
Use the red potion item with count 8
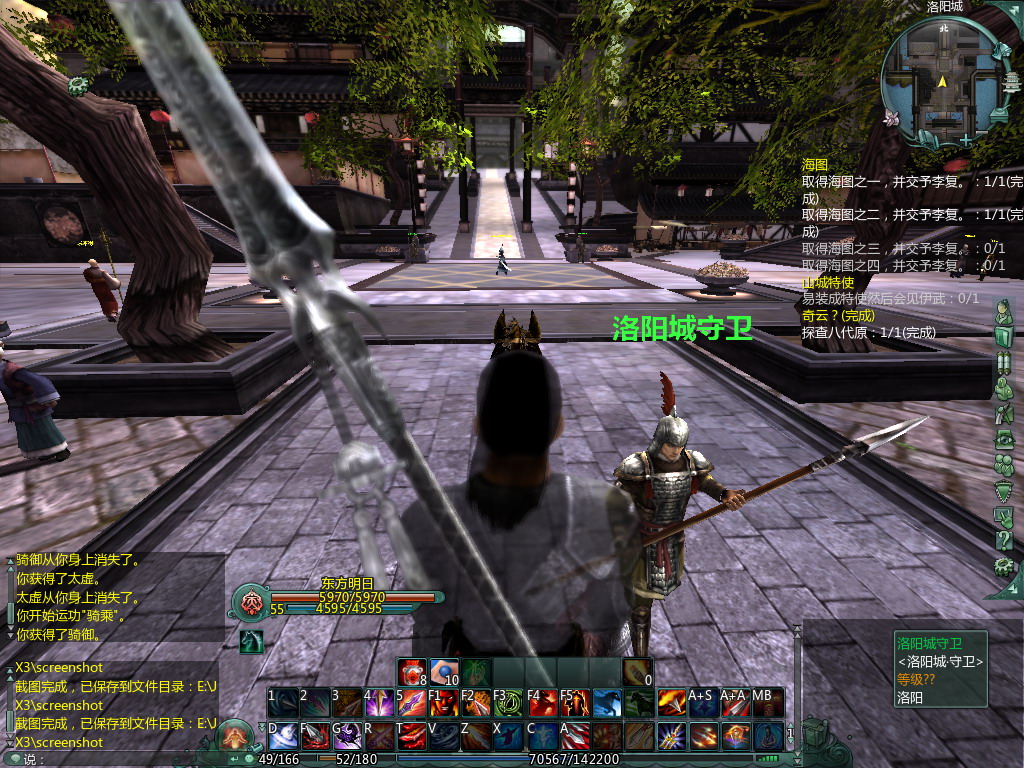coord(412,672)
